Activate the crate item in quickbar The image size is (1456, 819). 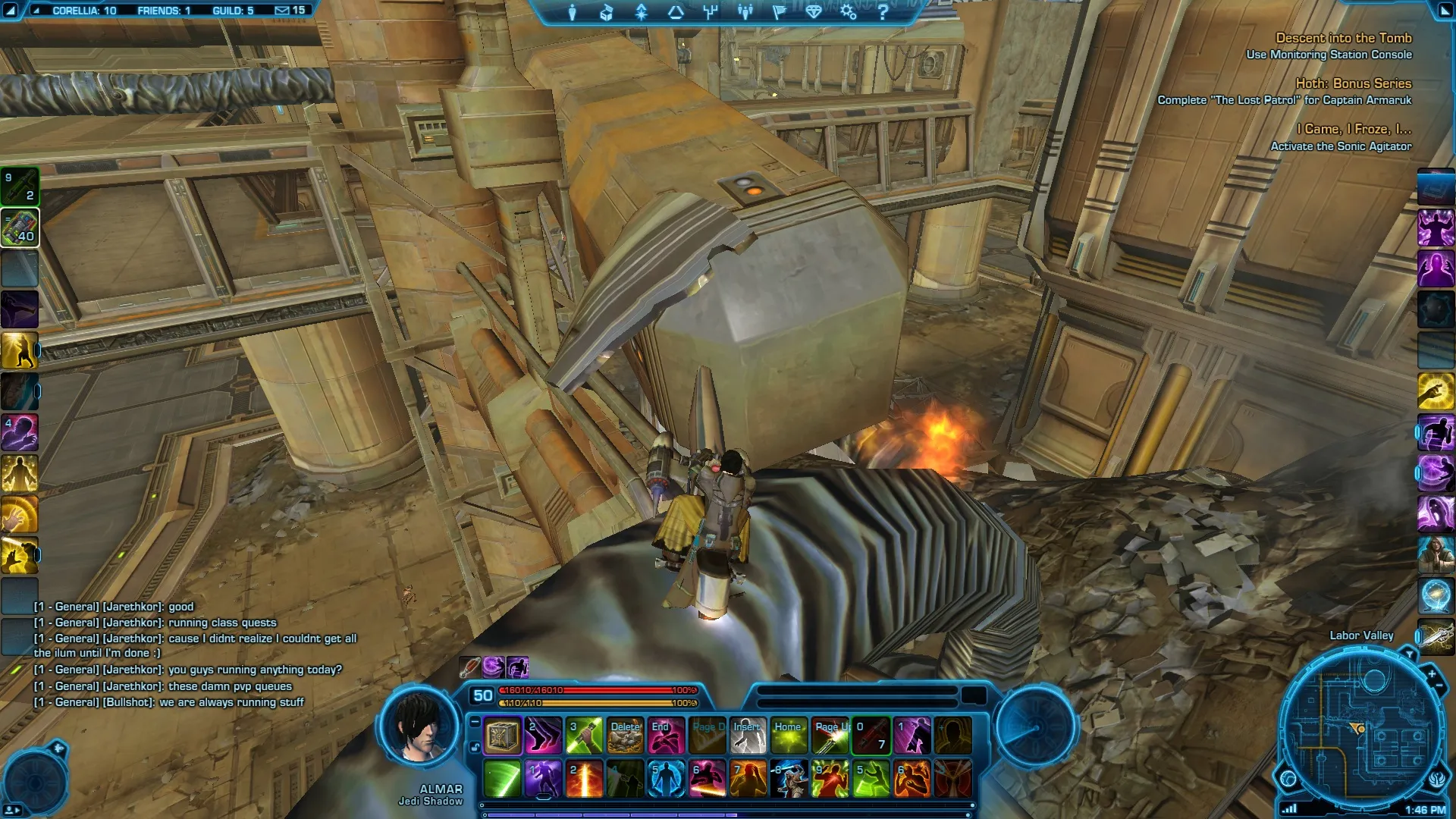503,736
